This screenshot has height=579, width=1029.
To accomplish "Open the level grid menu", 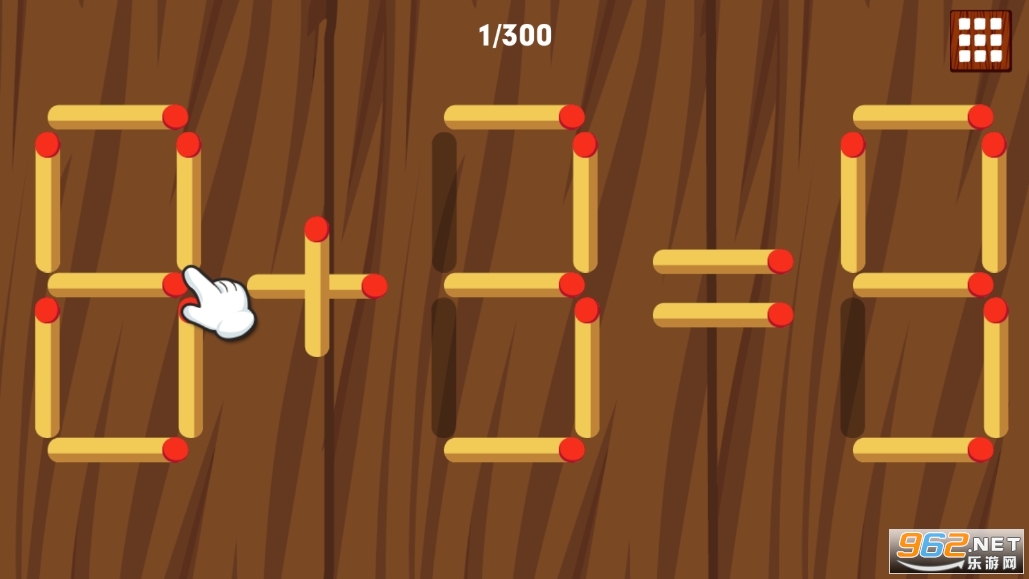I will [980, 41].
